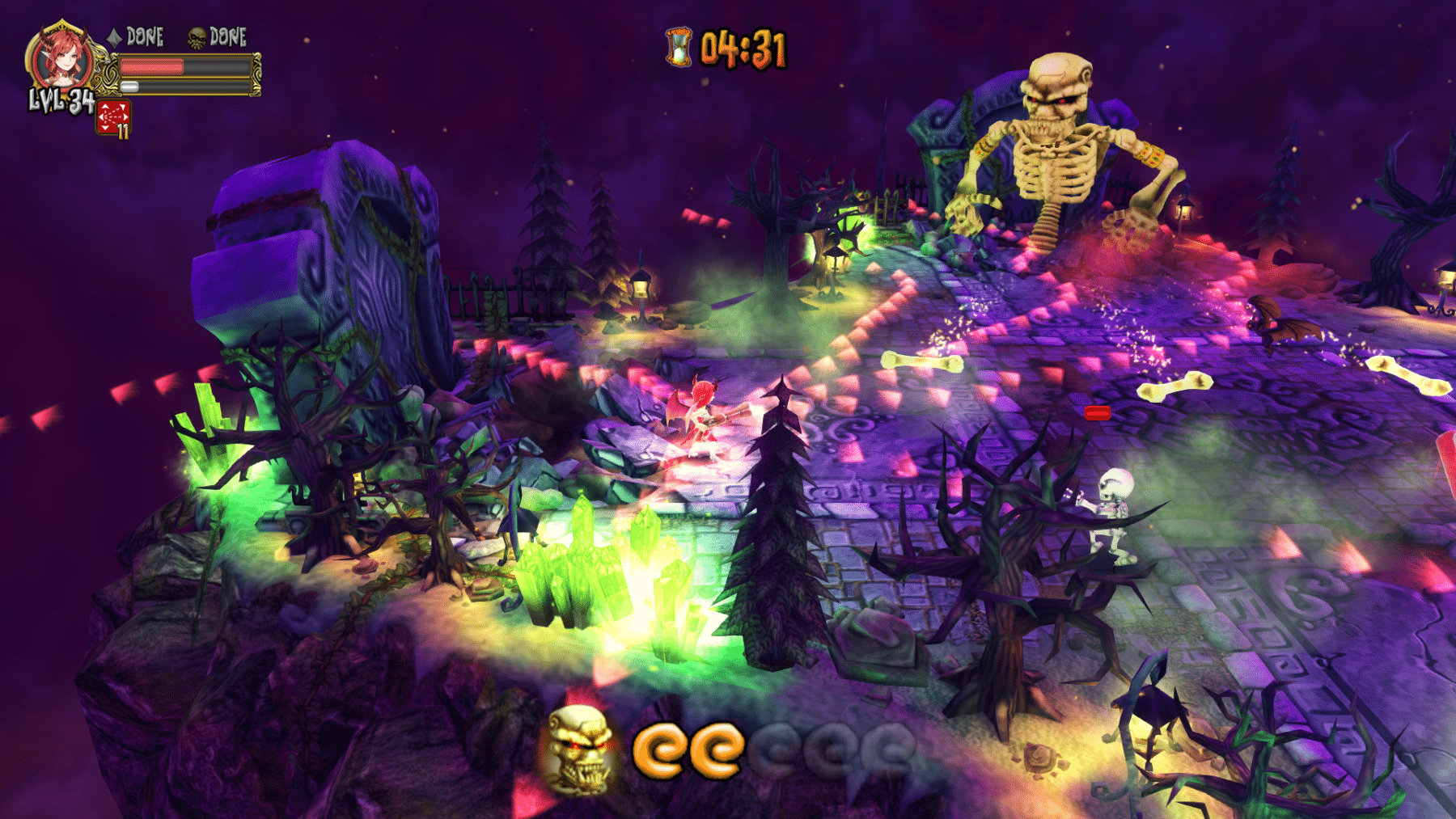Click the skull objective icon next to DONE
The image size is (1456, 819).
tap(196, 37)
